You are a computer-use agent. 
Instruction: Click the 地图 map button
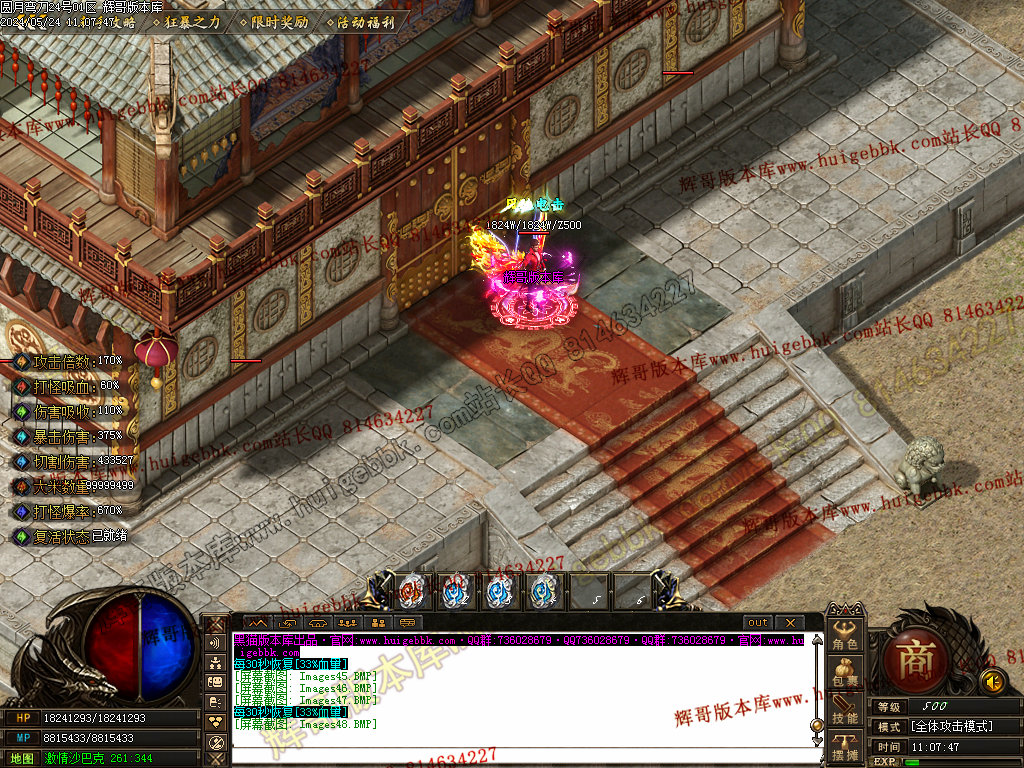(x=22, y=758)
